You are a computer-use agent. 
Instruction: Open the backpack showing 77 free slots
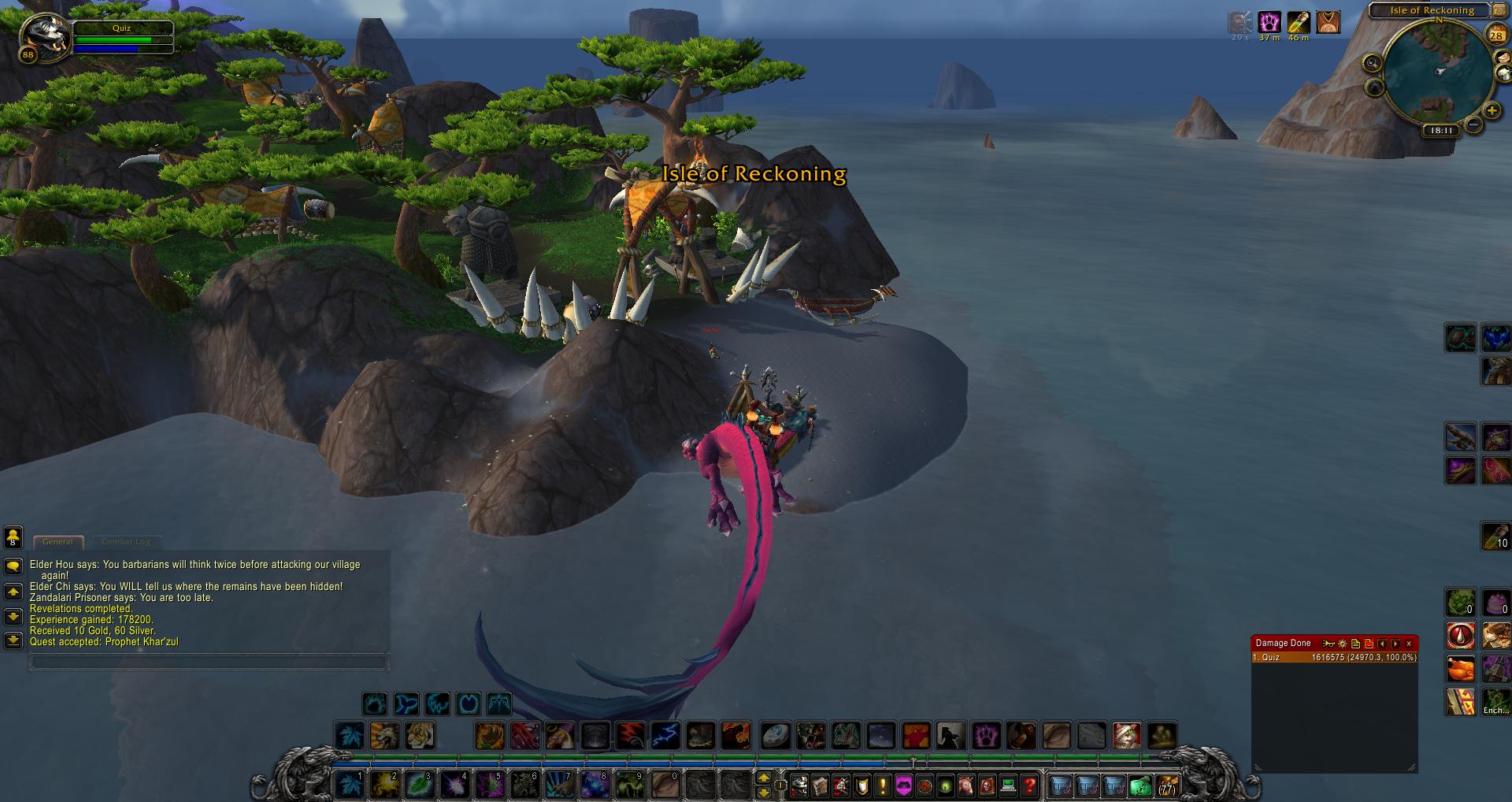pos(1165,785)
